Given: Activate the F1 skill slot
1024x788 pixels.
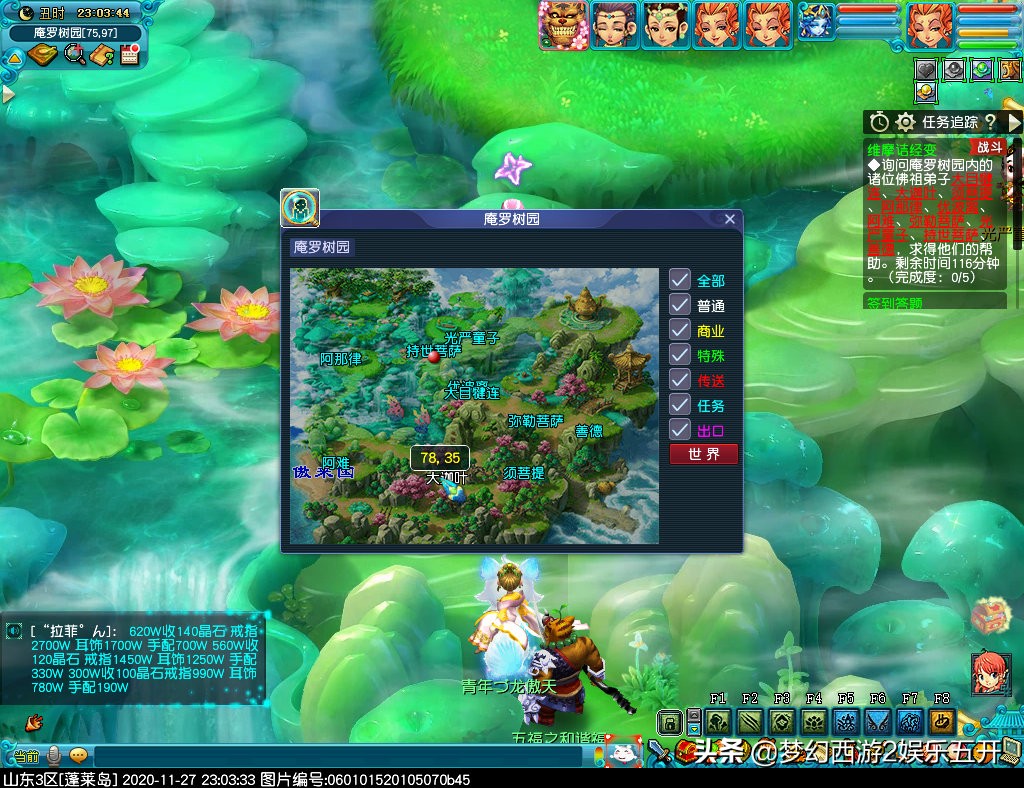Looking at the screenshot, I should coord(718,722).
